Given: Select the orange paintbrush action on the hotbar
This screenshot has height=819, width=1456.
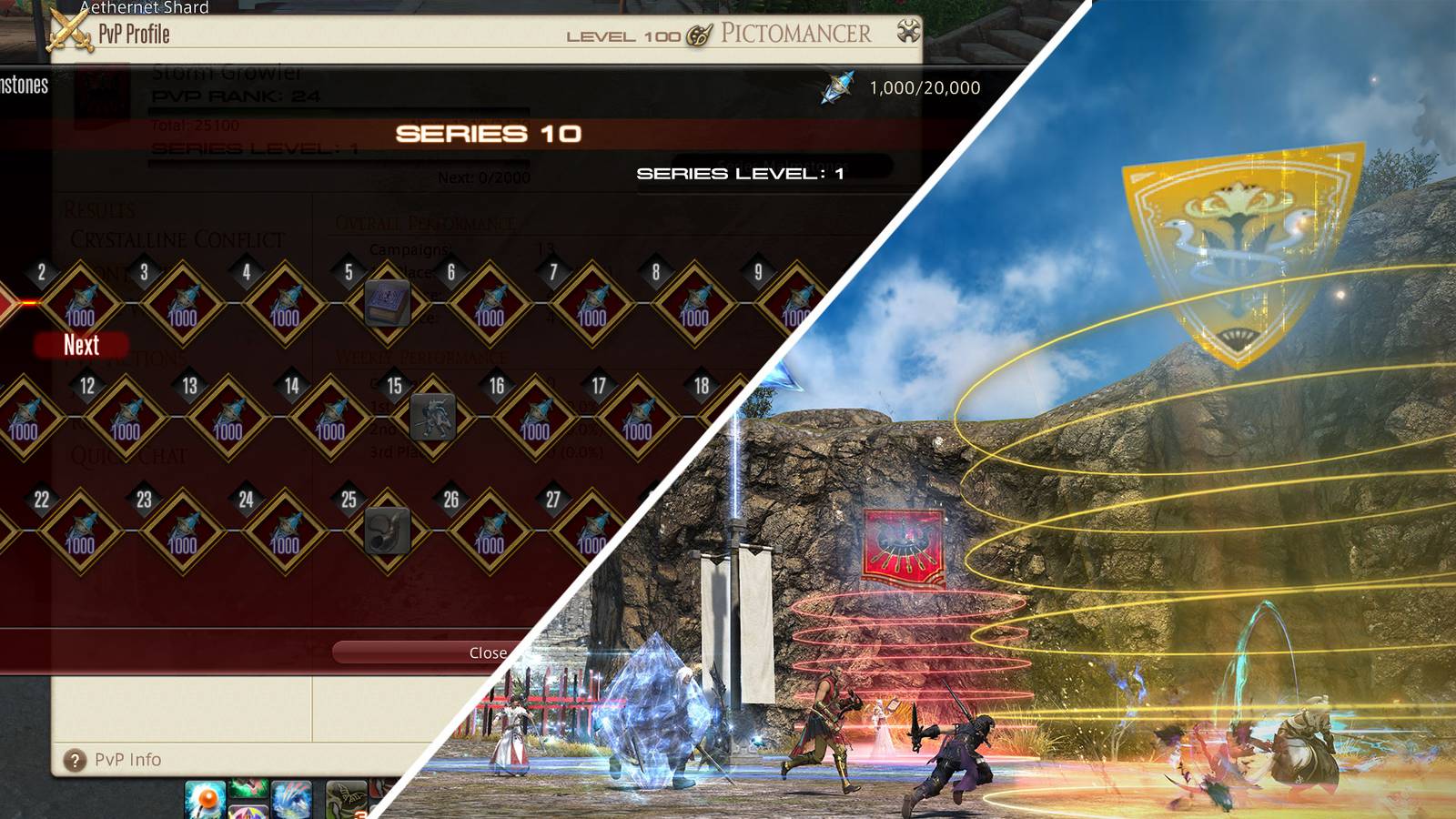Looking at the screenshot, I should pyautogui.click(x=204, y=798).
